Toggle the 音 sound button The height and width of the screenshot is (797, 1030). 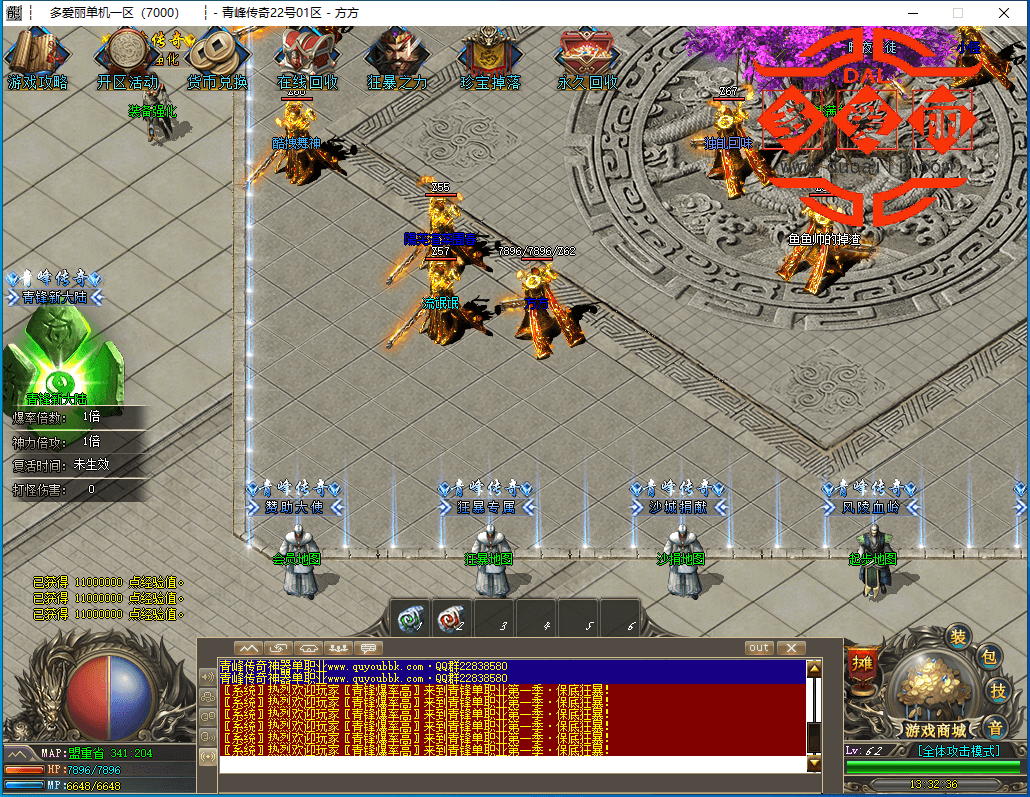coord(995,727)
